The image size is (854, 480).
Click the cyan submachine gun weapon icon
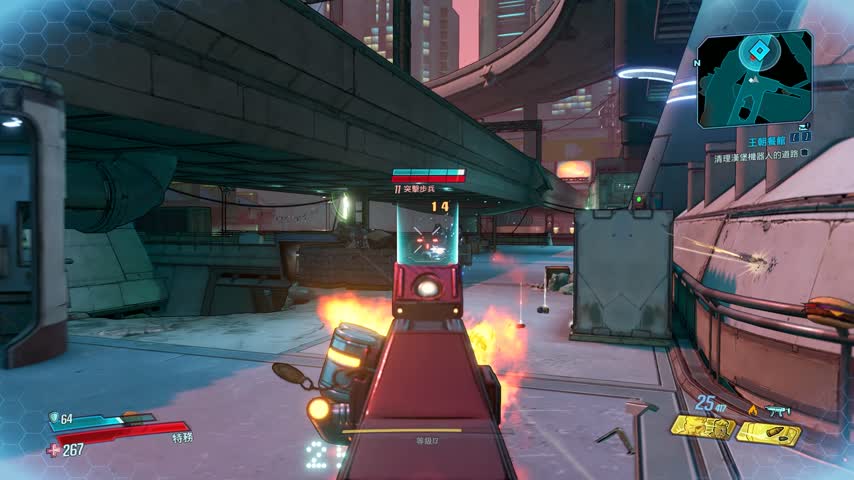click(x=778, y=410)
